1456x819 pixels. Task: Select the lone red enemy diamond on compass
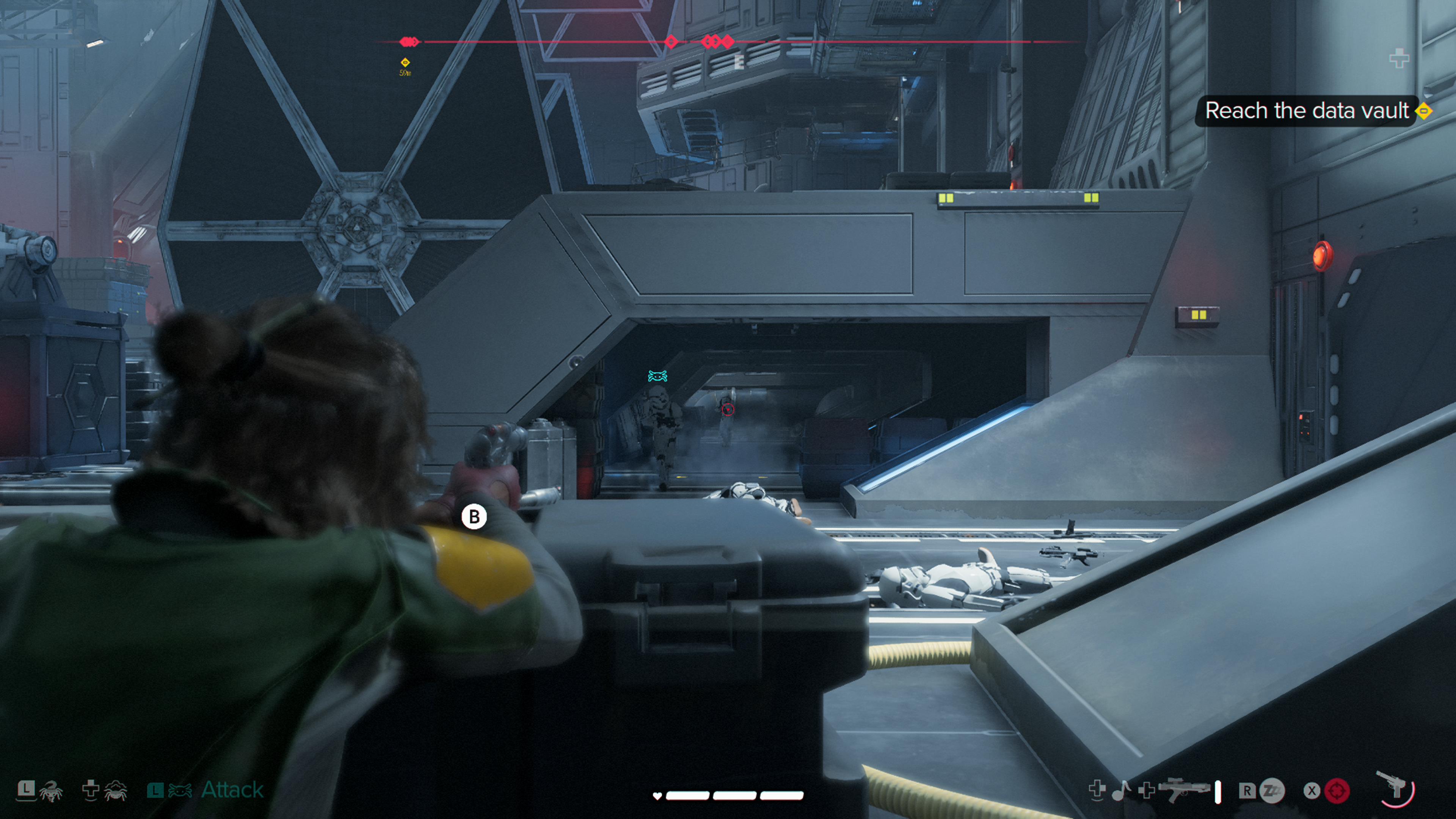coord(671,41)
